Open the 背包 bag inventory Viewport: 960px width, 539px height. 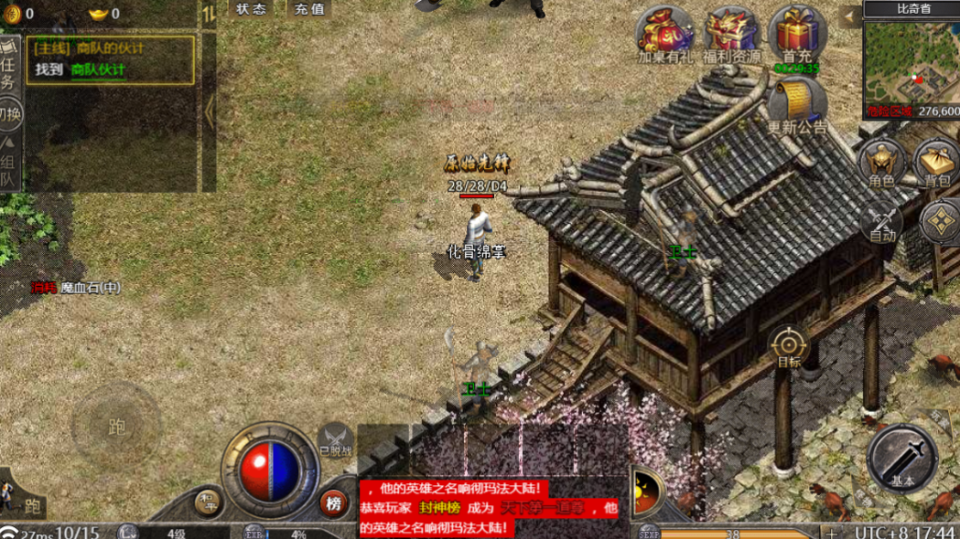pos(937,160)
